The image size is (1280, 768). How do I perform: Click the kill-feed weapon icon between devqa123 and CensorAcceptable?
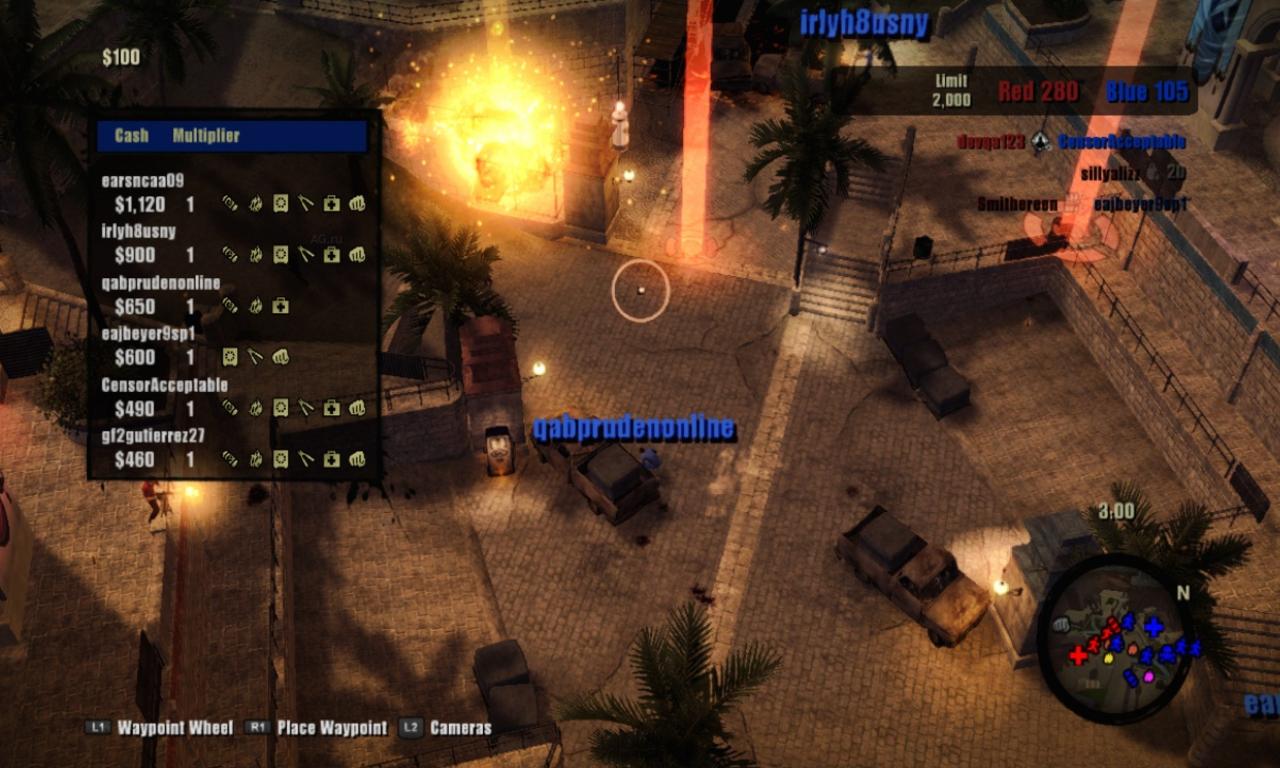click(1039, 143)
